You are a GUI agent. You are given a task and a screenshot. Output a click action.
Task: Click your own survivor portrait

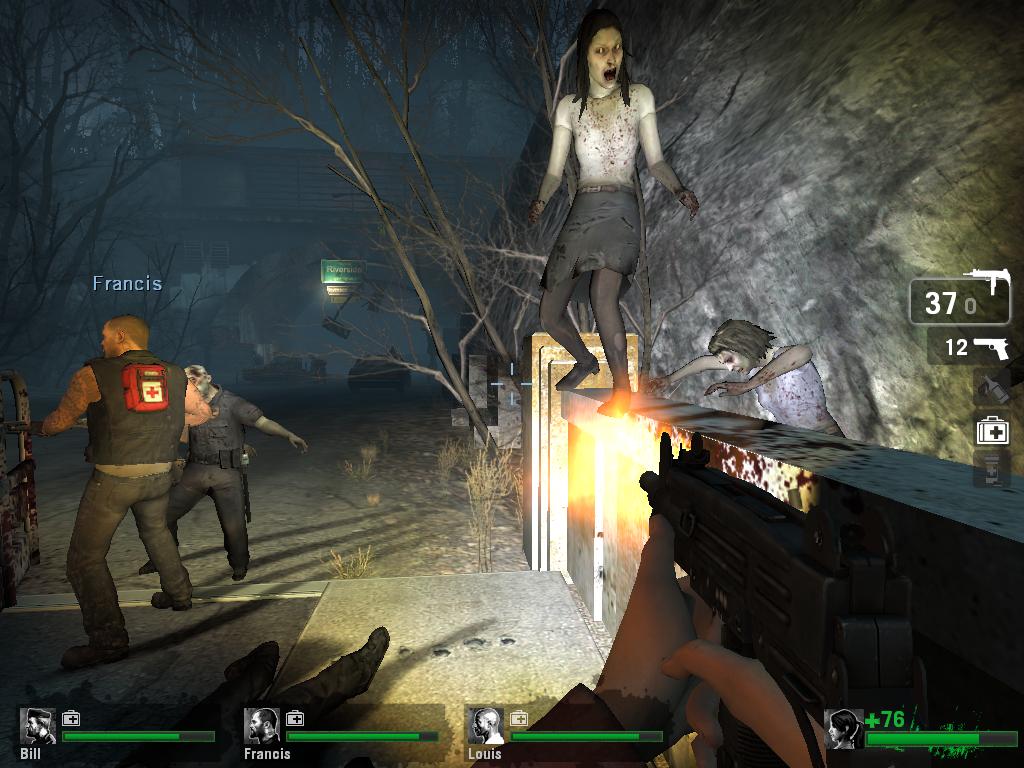coord(843,729)
